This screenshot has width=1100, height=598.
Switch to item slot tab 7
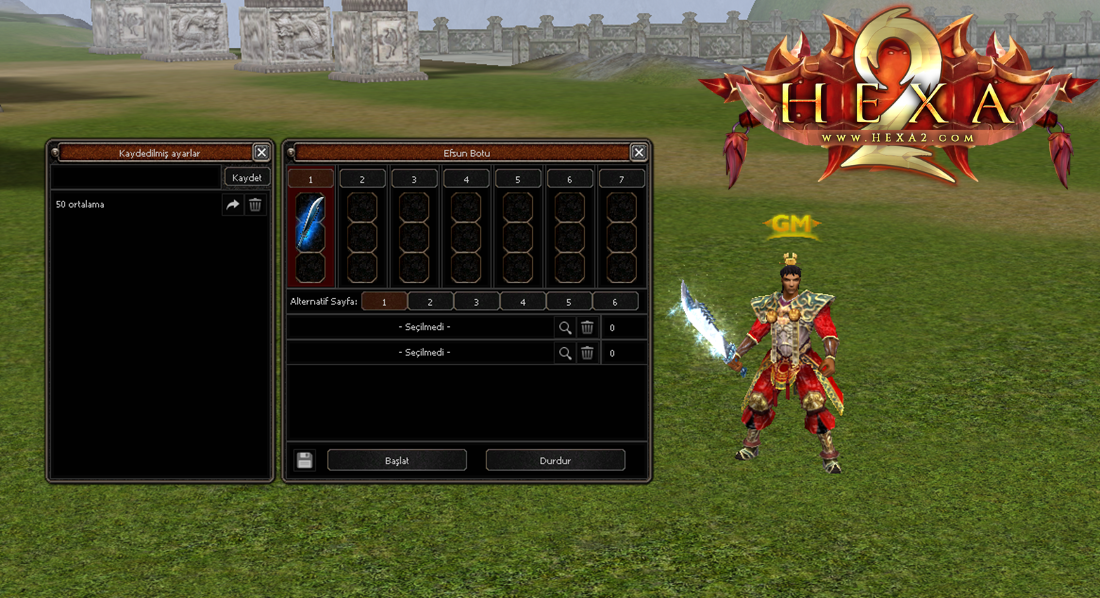(621, 179)
